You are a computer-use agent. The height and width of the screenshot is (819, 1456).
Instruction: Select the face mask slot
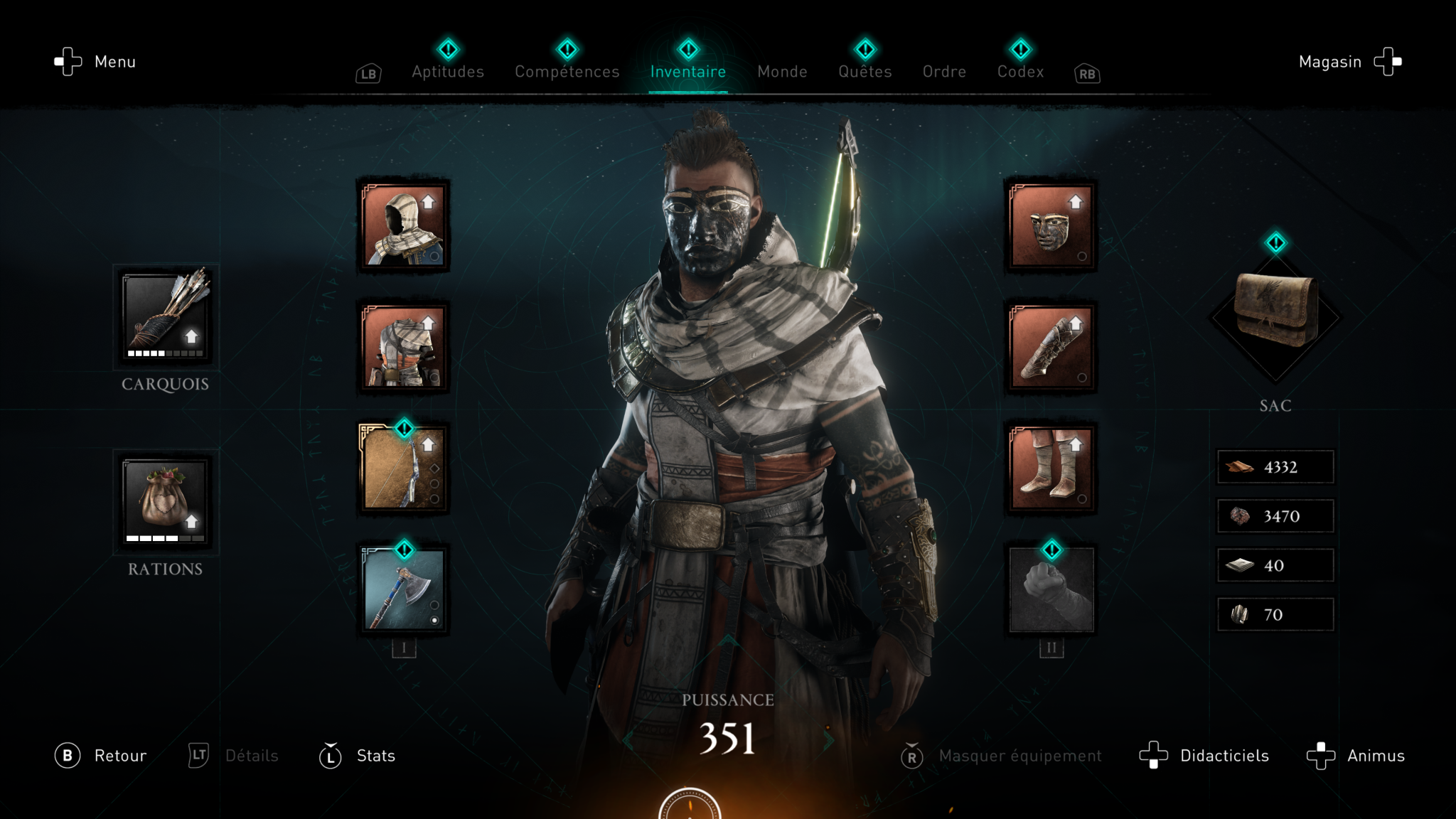1051,225
